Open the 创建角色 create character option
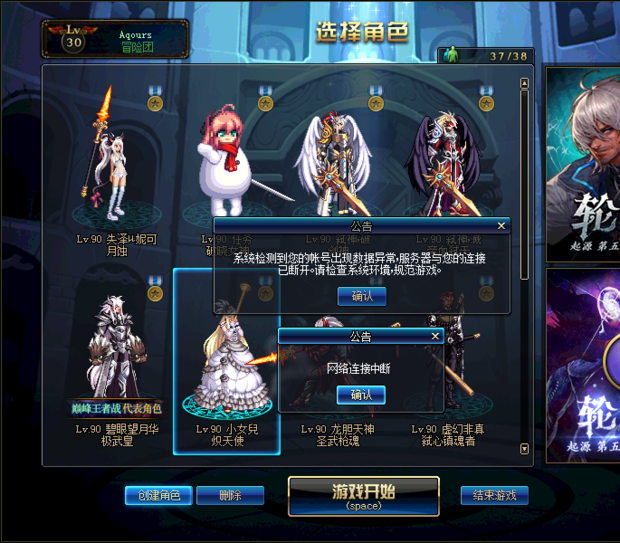 pyautogui.click(x=158, y=495)
